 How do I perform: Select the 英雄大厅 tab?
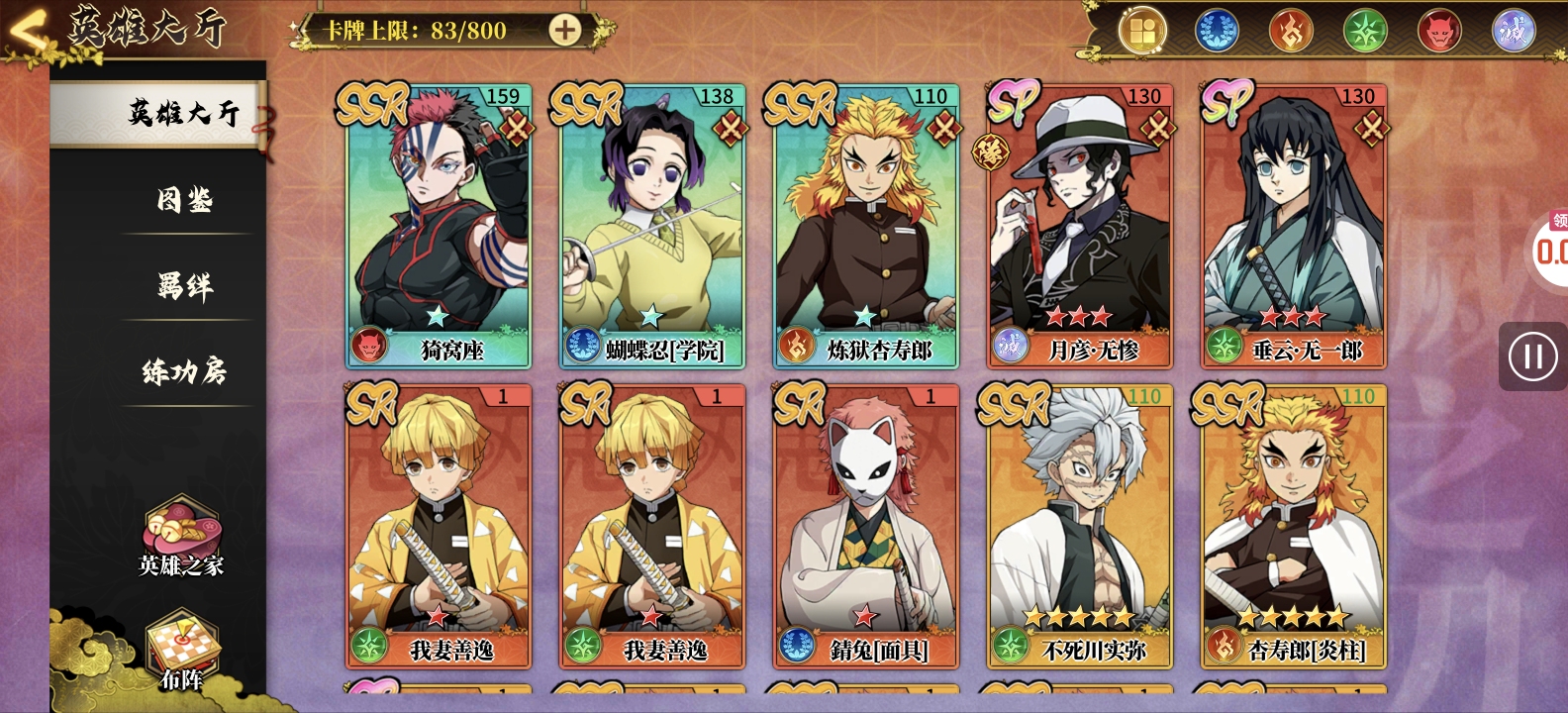183,115
